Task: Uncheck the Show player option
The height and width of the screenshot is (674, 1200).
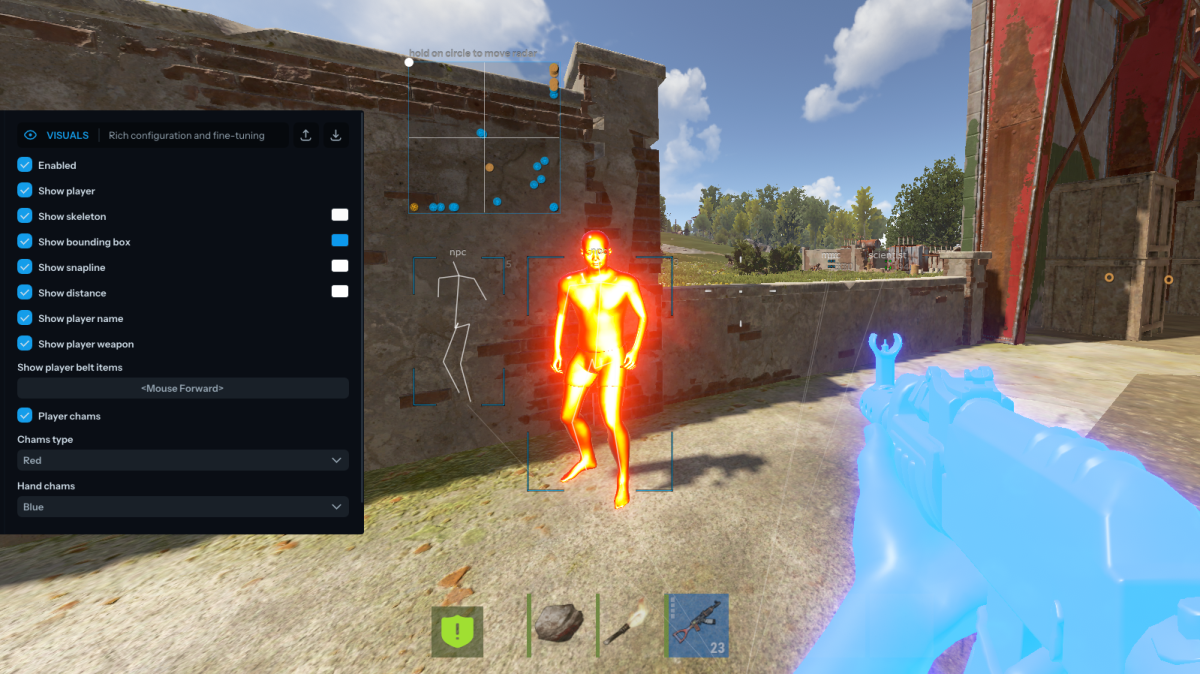Action: (x=25, y=190)
